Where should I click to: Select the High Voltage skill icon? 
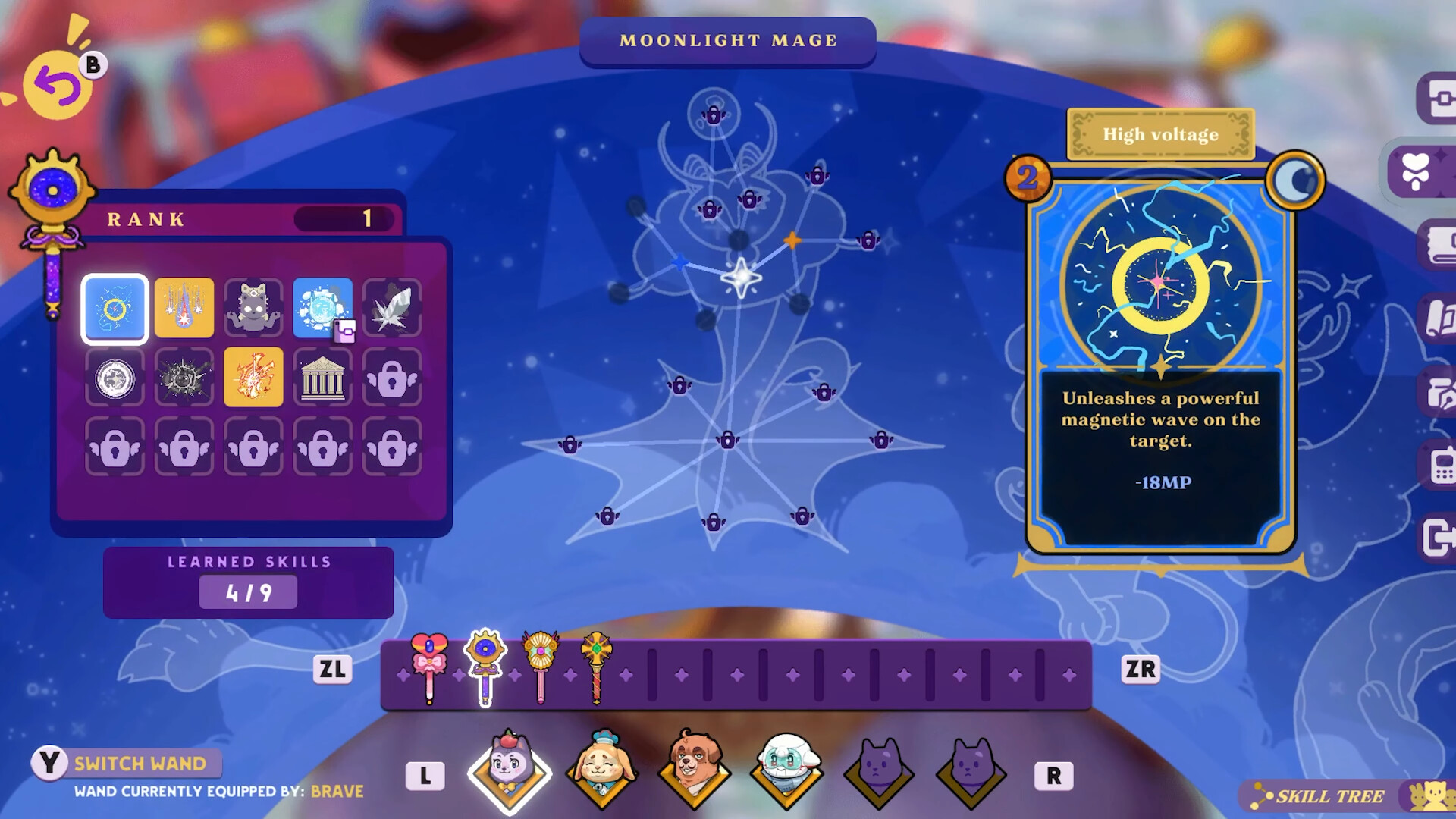[x=115, y=308]
